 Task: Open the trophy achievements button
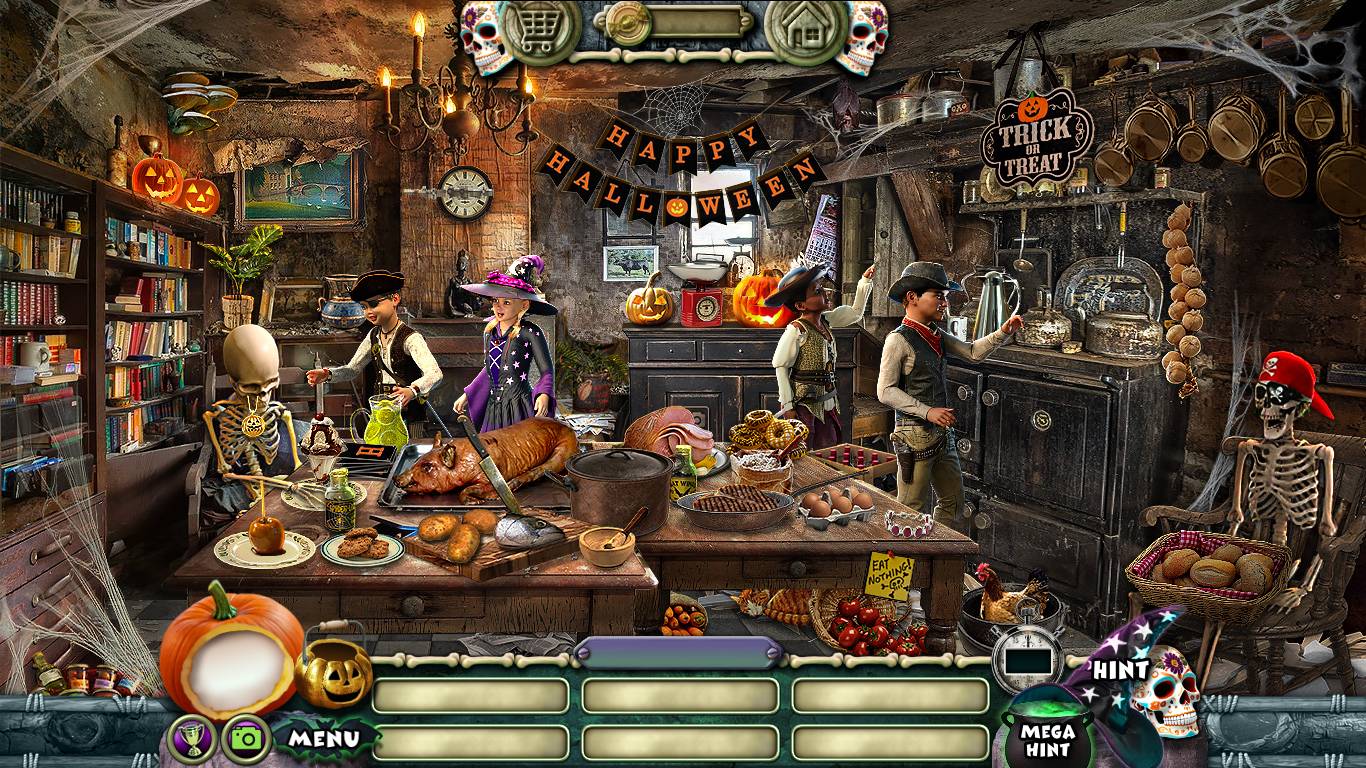click(188, 737)
